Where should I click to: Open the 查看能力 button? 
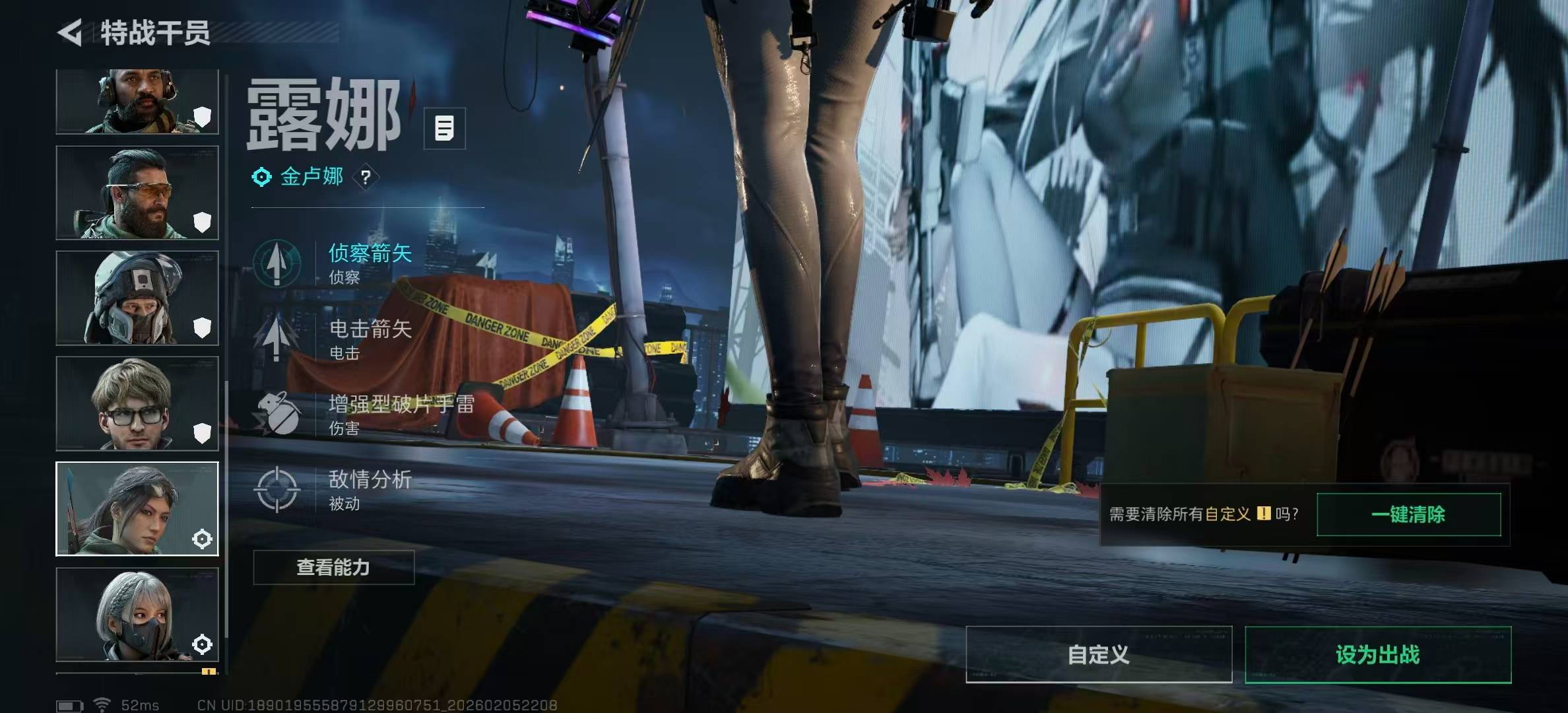[x=333, y=567]
